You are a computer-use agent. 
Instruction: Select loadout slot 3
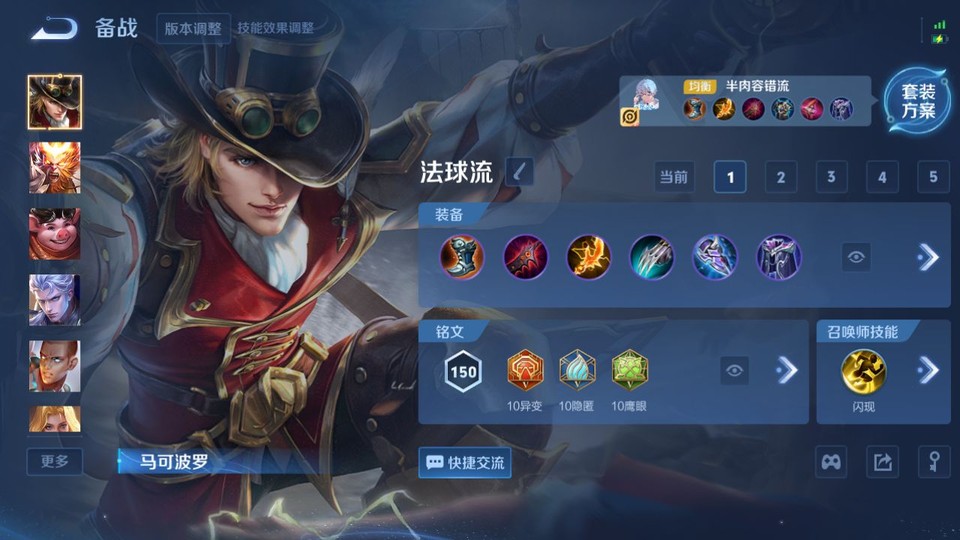point(831,178)
